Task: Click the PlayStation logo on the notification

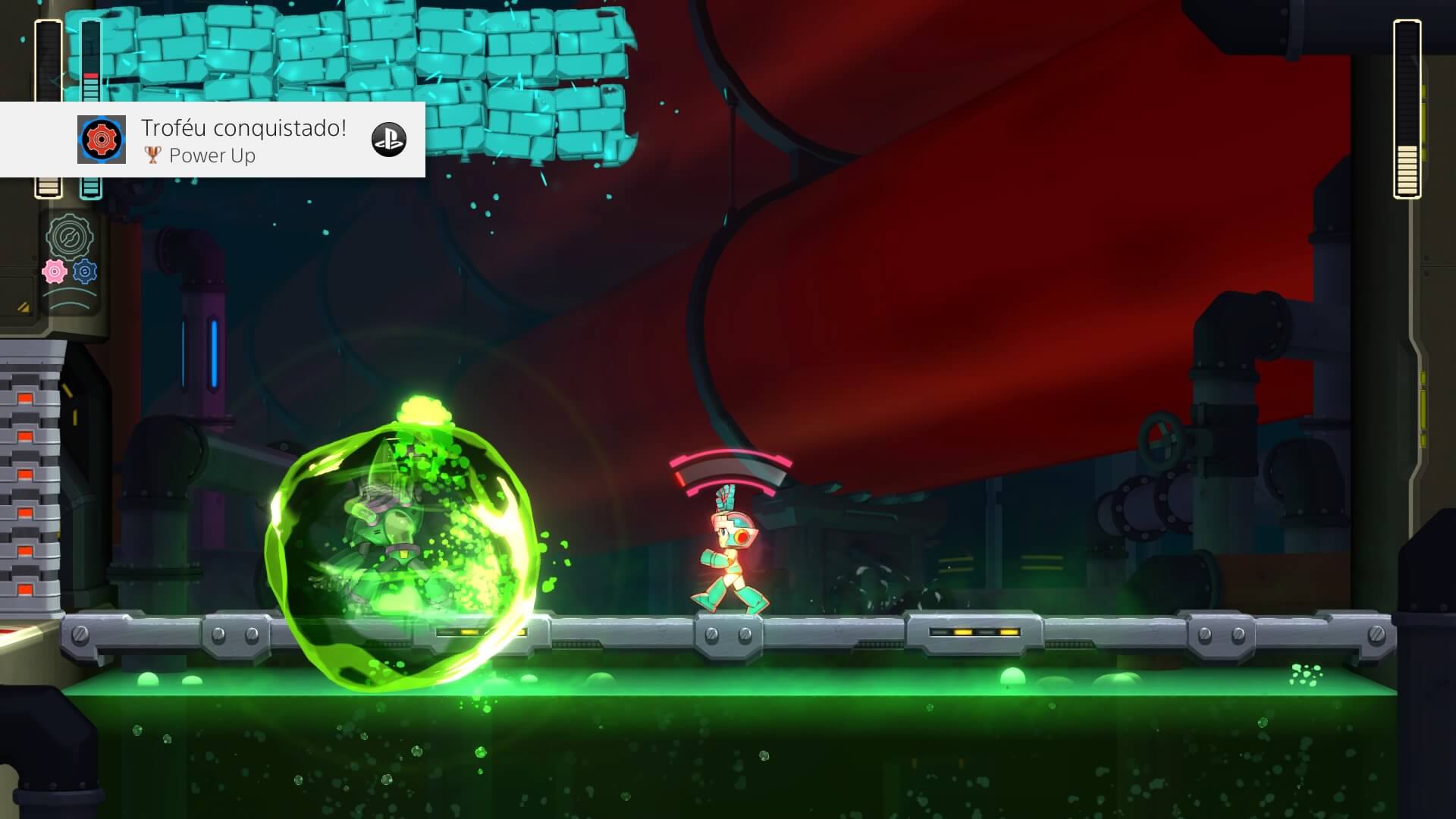Action: [x=388, y=140]
